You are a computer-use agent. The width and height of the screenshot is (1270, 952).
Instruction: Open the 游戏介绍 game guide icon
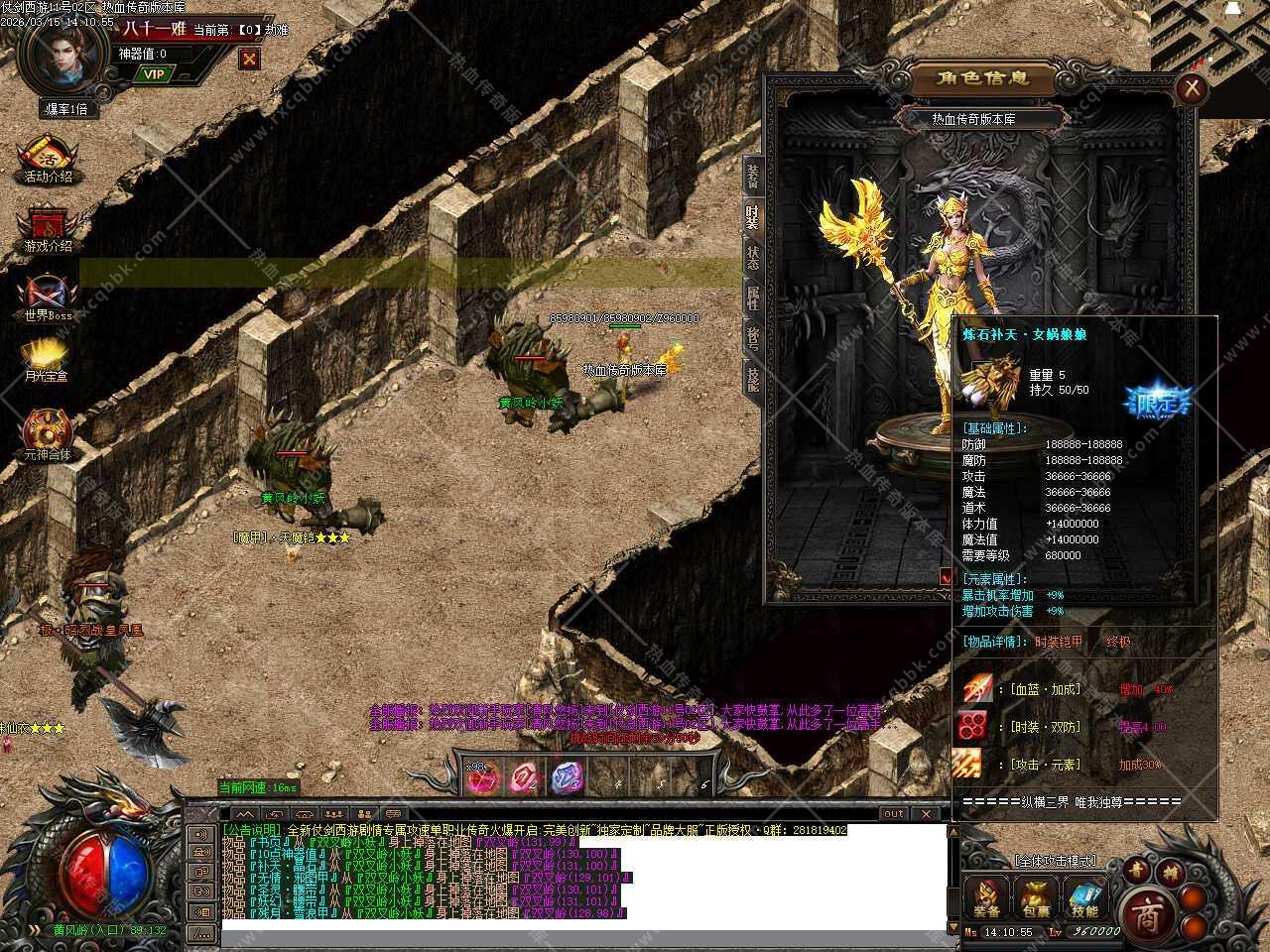48,230
